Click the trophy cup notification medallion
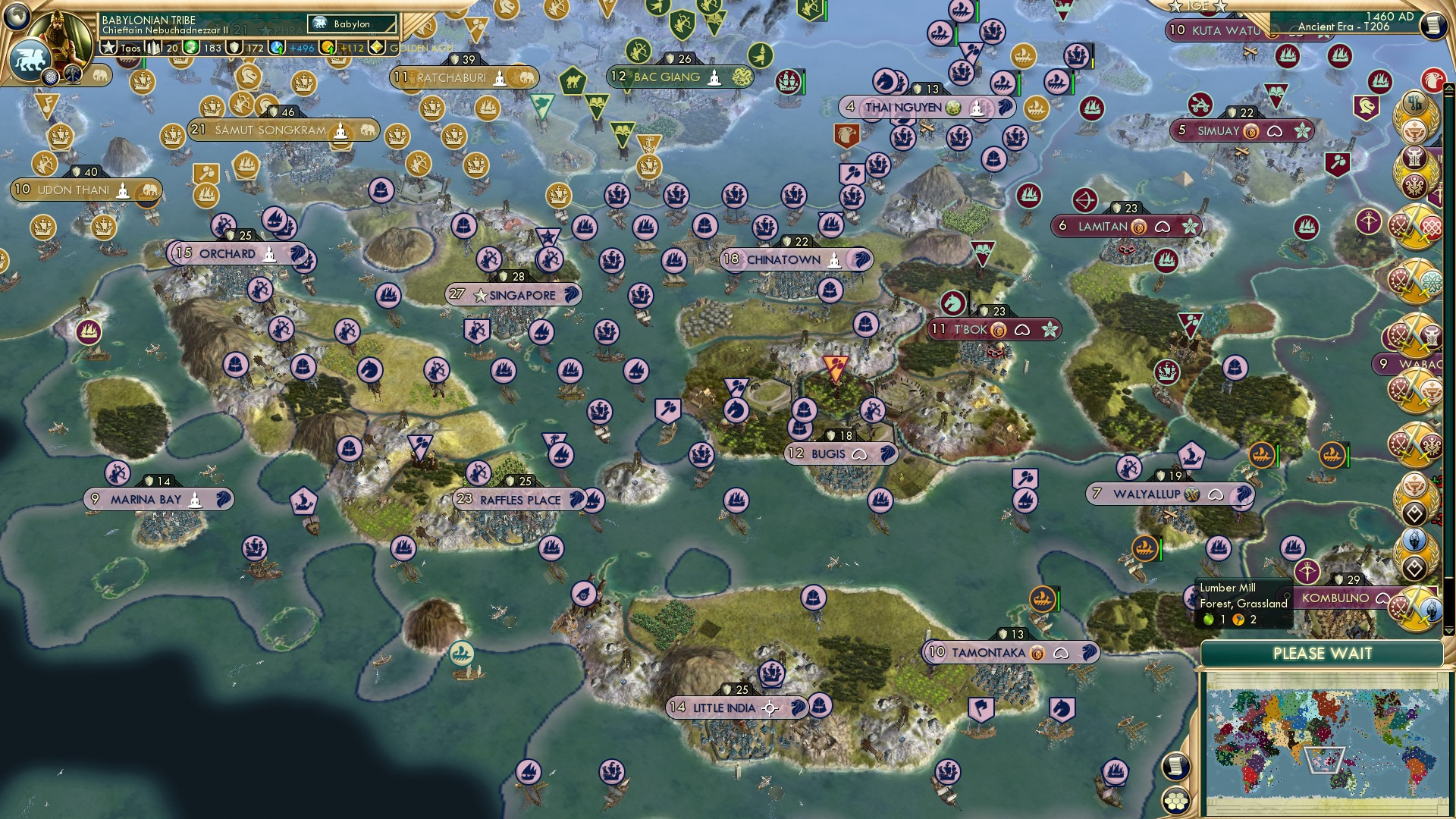The width and height of the screenshot is (1456, 819). [1414, 130]
